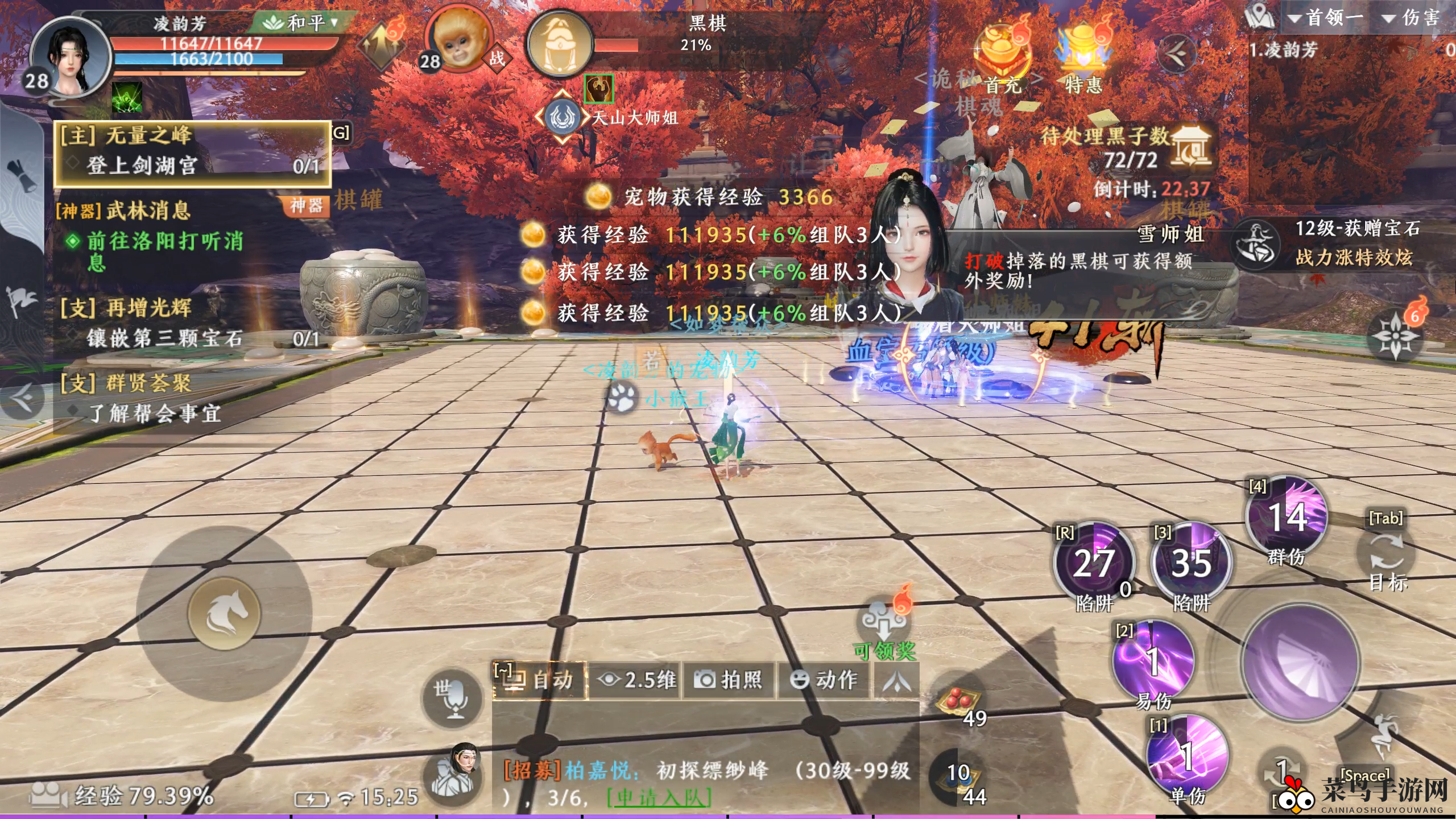The image size is (1456, 819).
Task: Activate the 单伤 single-target skill
Action: 1186,755
